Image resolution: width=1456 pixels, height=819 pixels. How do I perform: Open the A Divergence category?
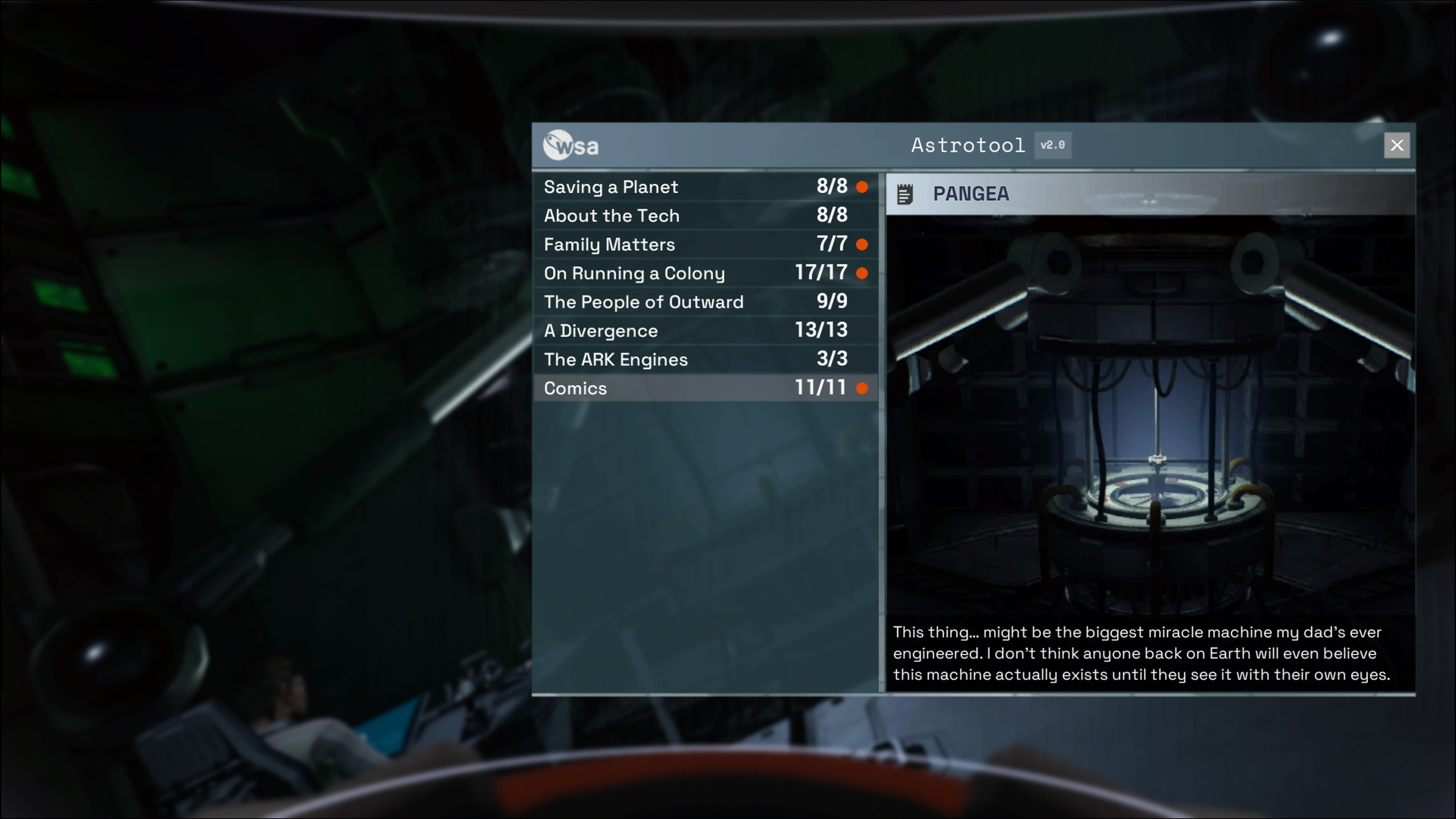705,331
